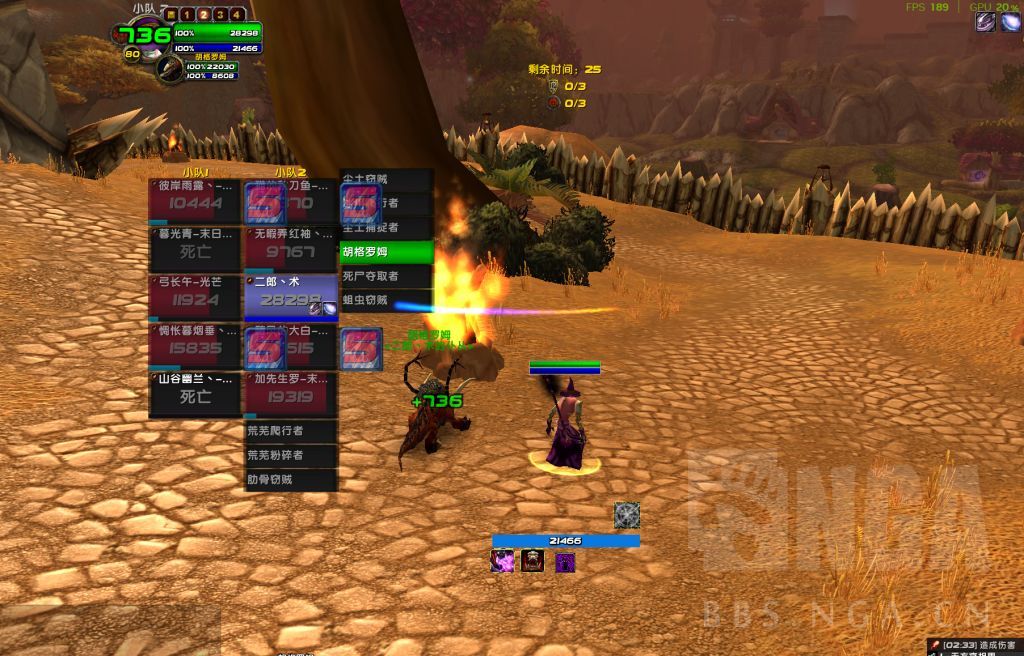The width and height of the screenshot is (1024, 656).
Task: Click the player portrait showing 736
Action: click(x=141, y=37)
